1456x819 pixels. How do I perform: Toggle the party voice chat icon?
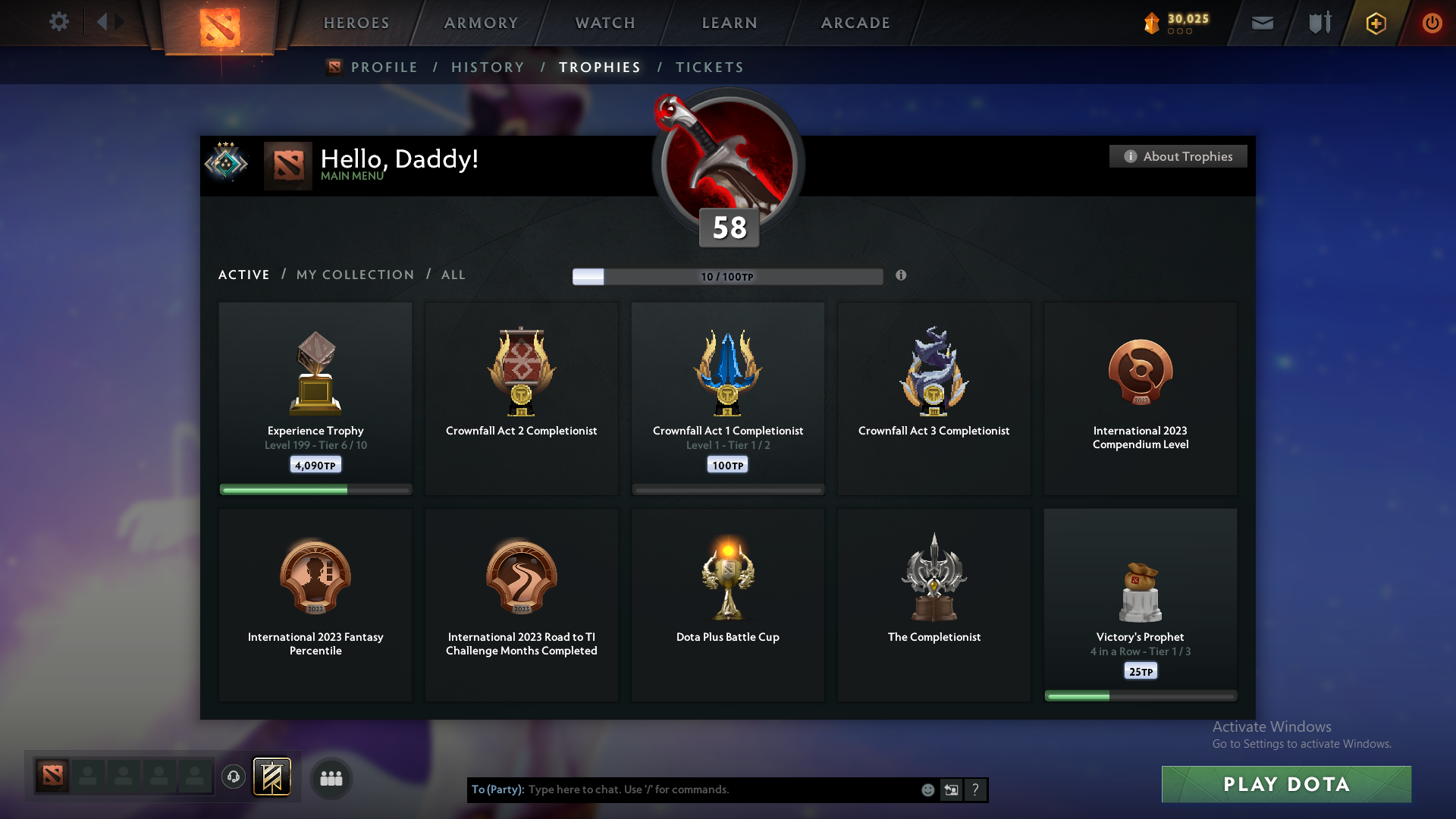[233, 778]
